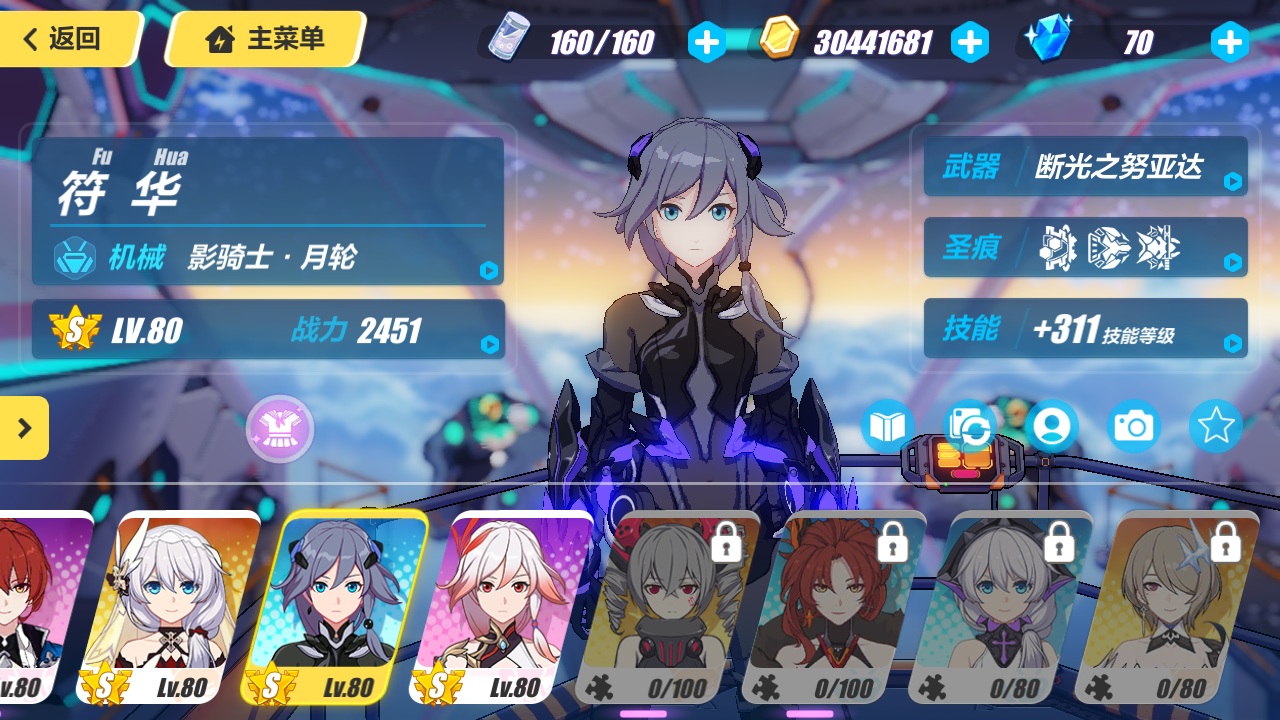1280x720 pixels.
Task: Open the 圣痕 stigmata panel
Action: coord(1085,247)
